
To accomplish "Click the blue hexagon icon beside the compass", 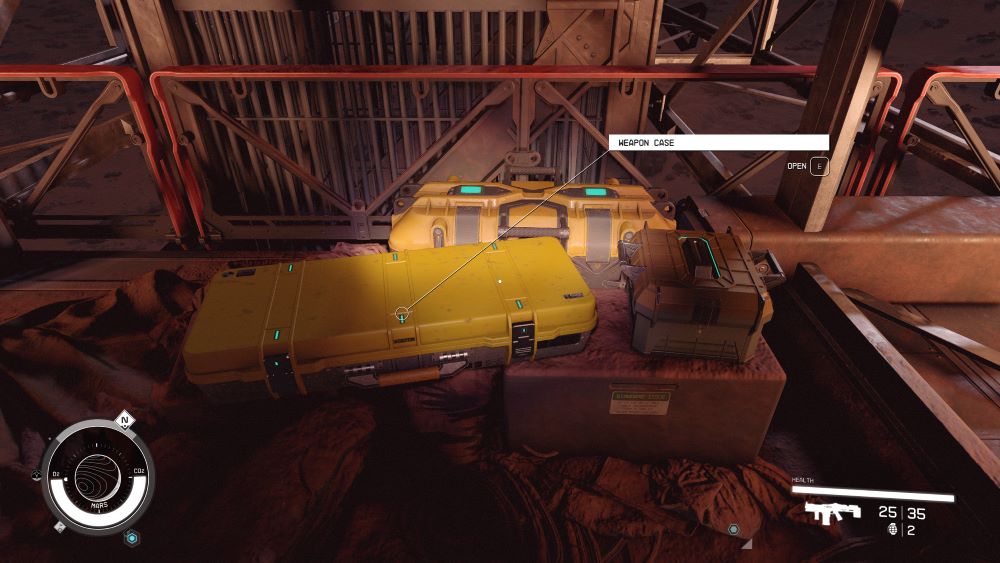I will coord(130,538).
